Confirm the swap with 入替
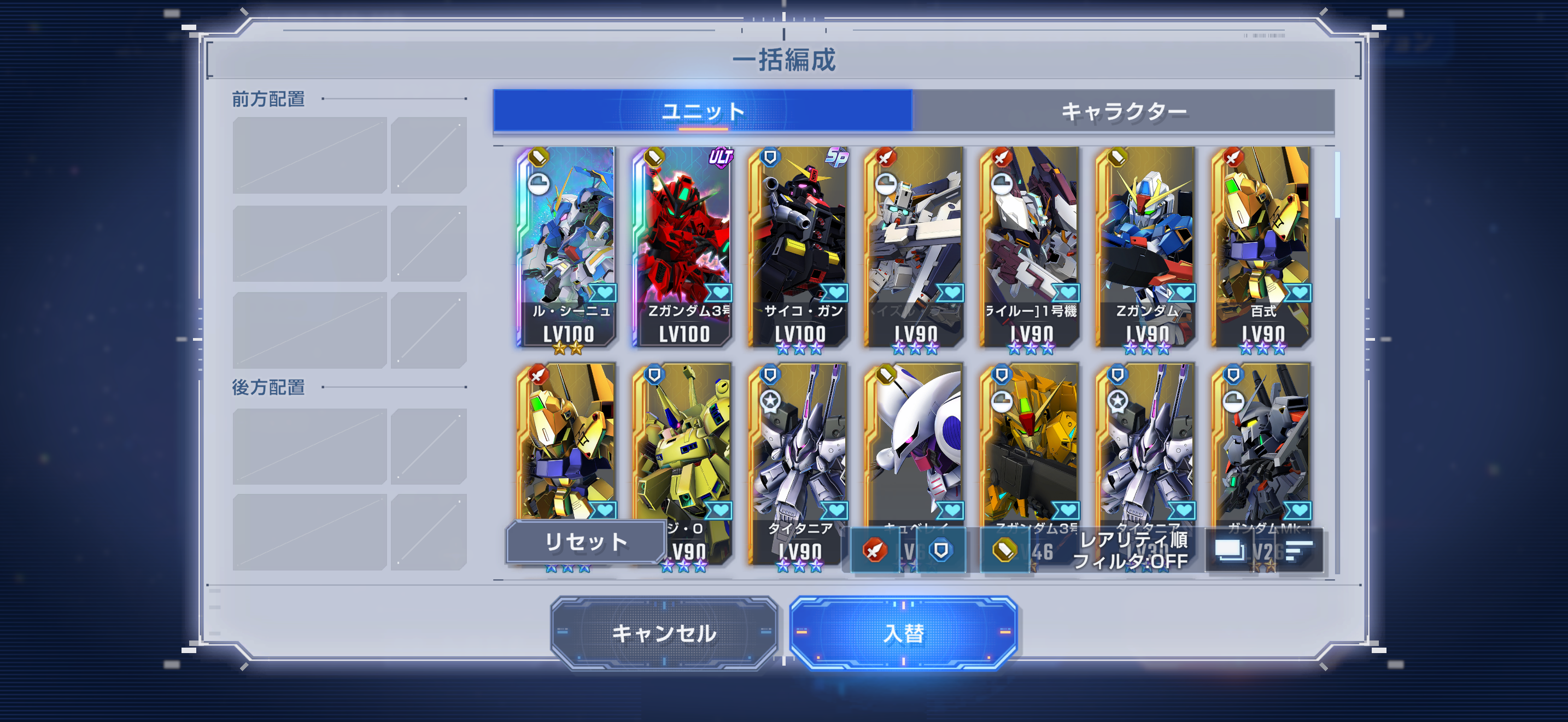1568x722 pixels. 903,633
